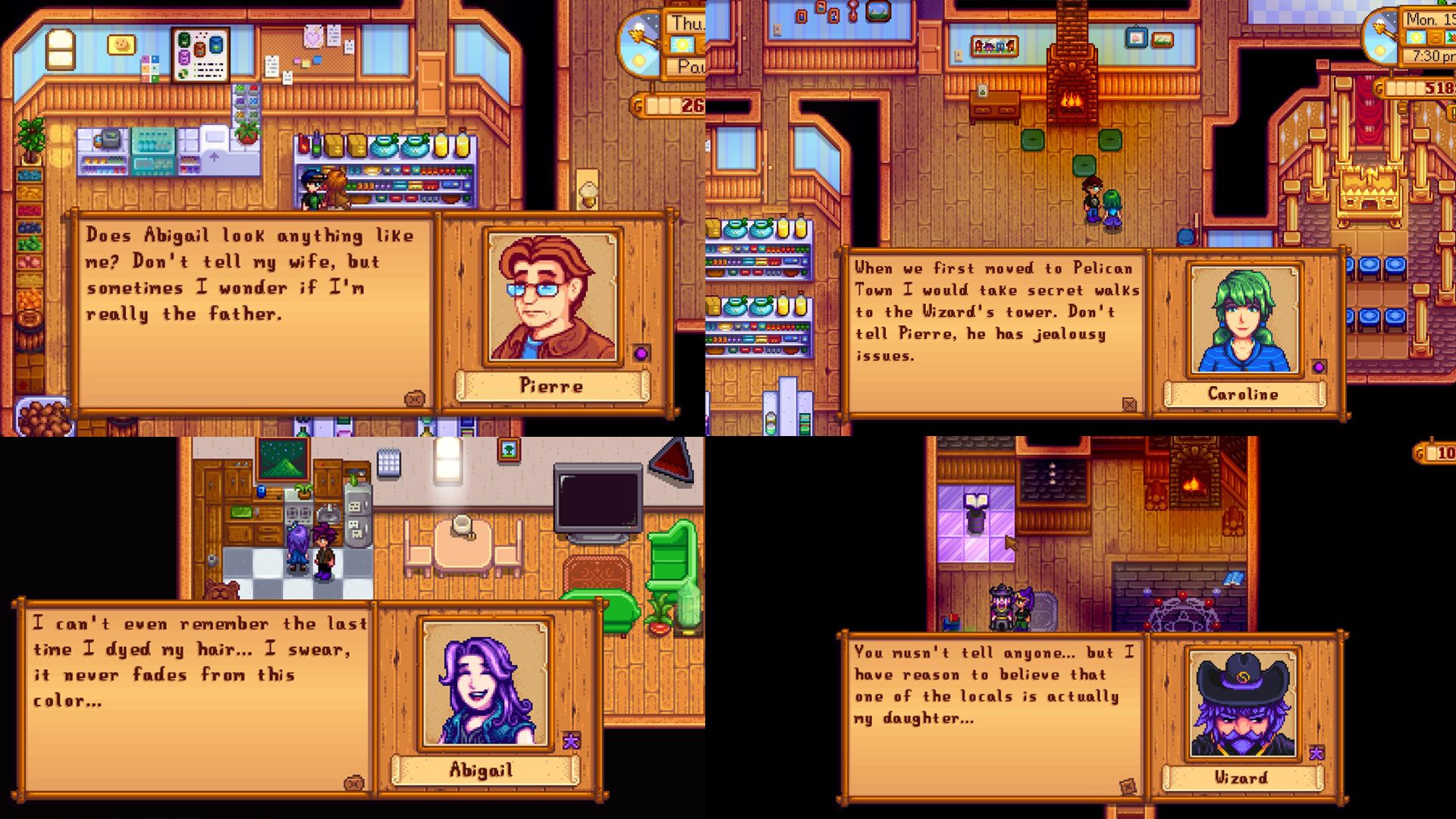The height and width of the screenshot is (819, 1456).
Task: Click the 7:30 pm time readout
Action: tap(1429, 55)
